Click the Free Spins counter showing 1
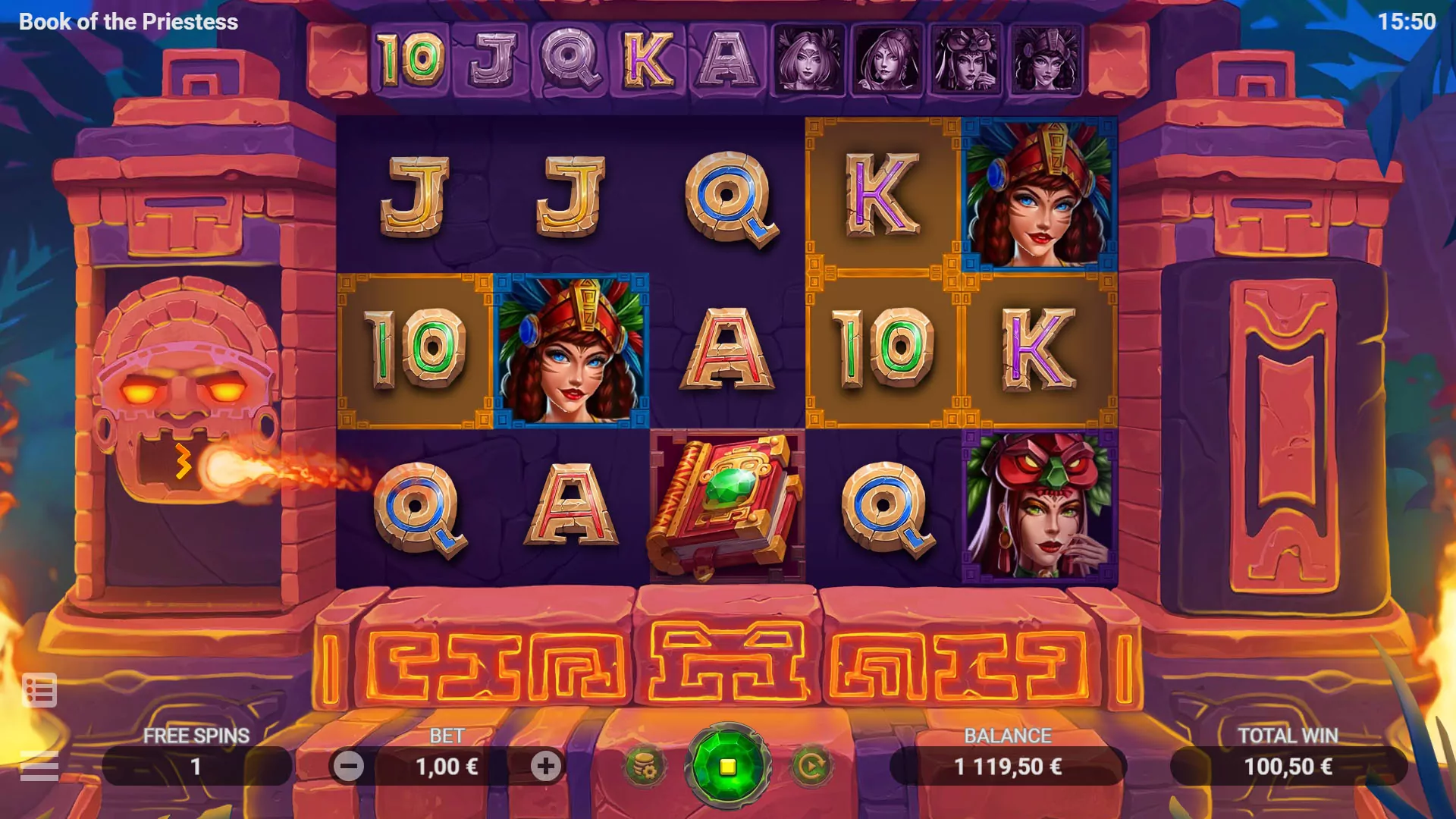This screenshot has height=819, width=1456. tap(196, 766)
